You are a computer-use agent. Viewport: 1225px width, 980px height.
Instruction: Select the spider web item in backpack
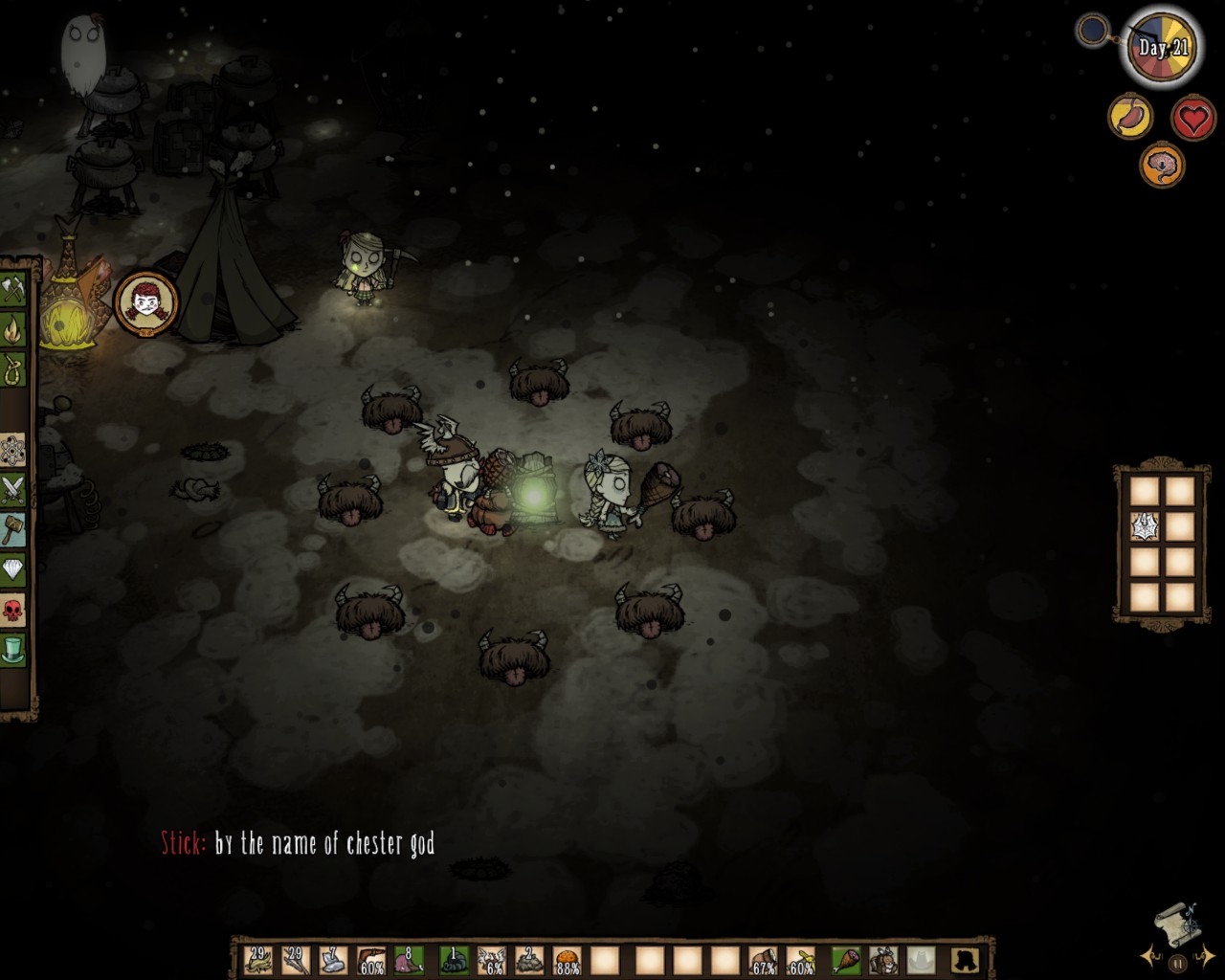click(x=1145, y=526)
